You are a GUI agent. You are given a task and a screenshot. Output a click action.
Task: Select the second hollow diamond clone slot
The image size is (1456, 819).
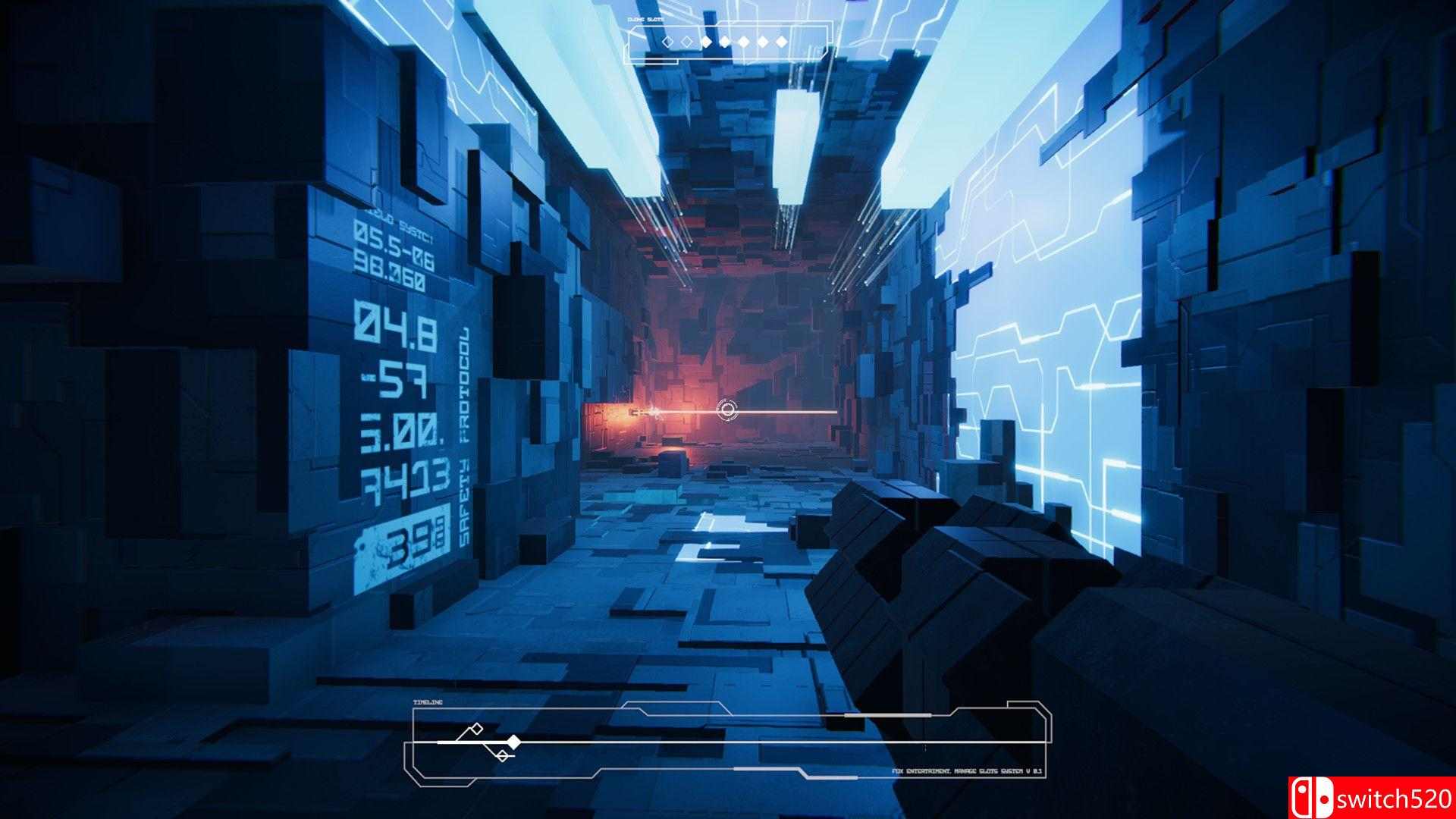686,42
